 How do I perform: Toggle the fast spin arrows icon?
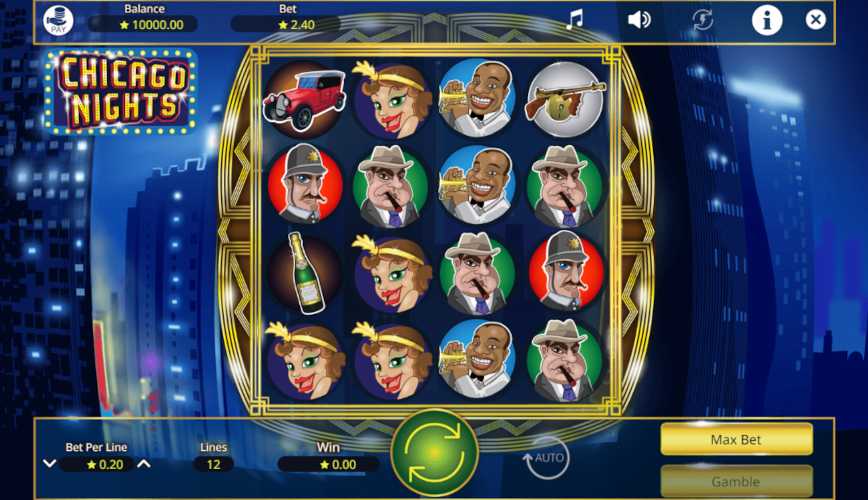(703, 20)
